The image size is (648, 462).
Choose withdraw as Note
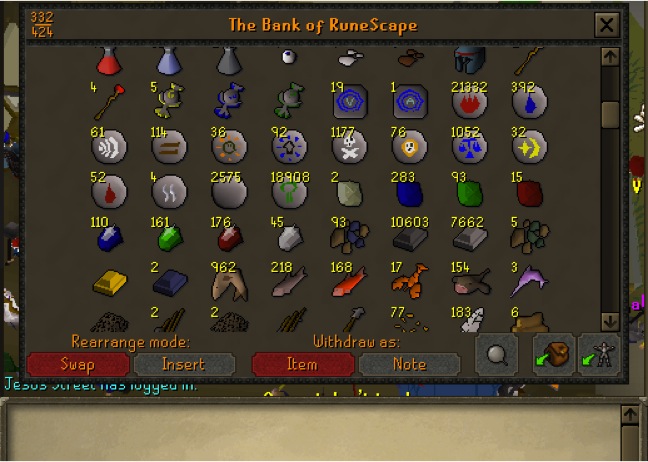click(408, 364)
